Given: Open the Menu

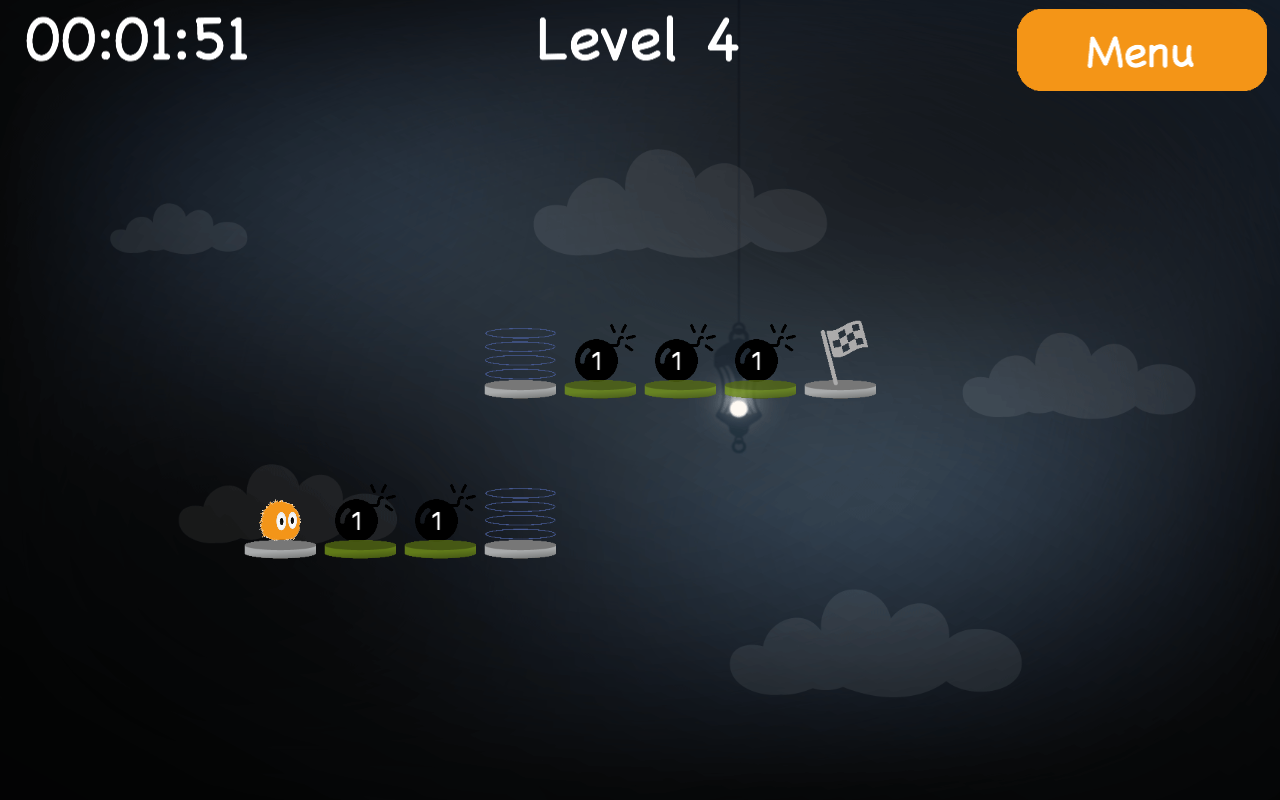Looking at the screenshot, I should point(1141,50).
